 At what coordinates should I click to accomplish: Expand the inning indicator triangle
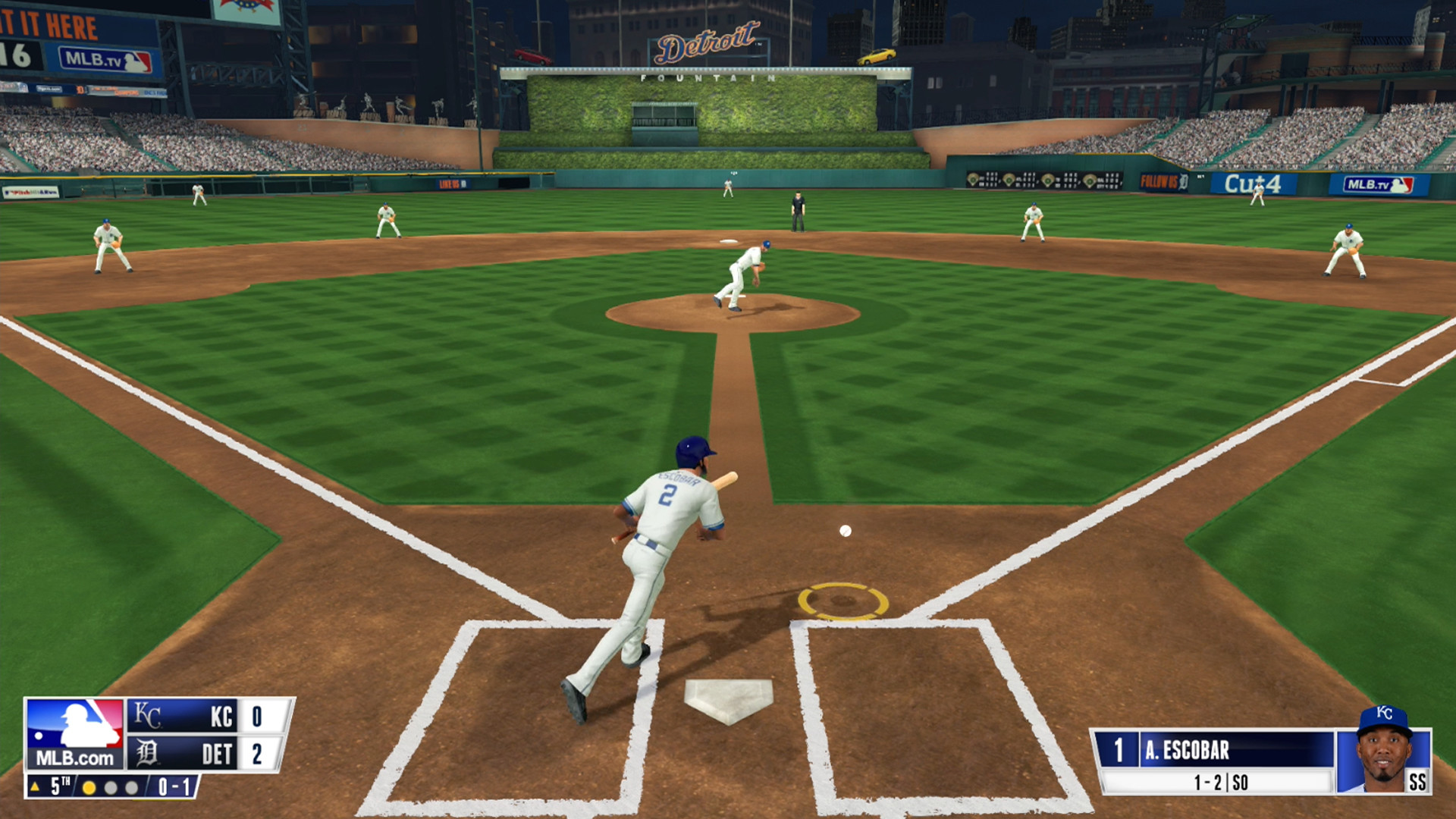(x=34, y=786)
